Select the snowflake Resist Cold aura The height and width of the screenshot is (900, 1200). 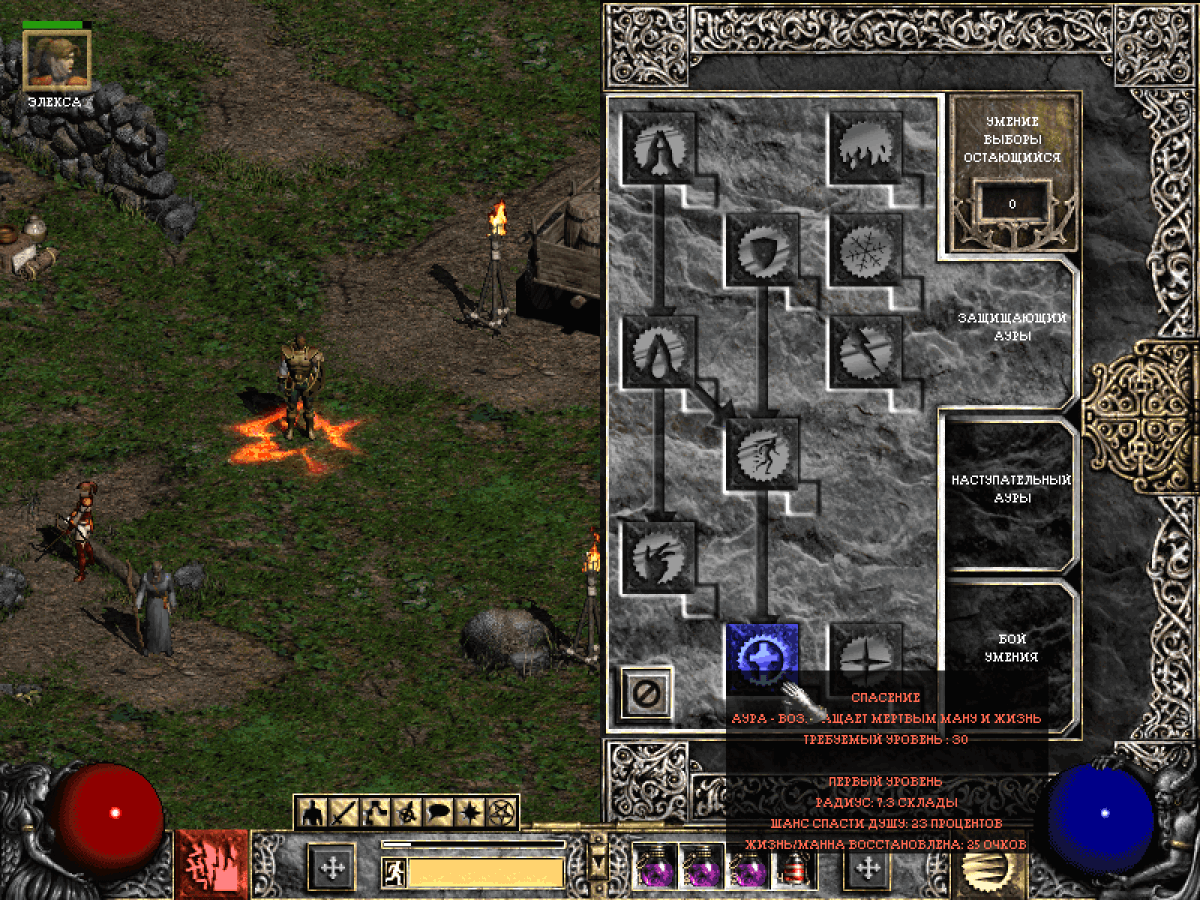point(866,249)
